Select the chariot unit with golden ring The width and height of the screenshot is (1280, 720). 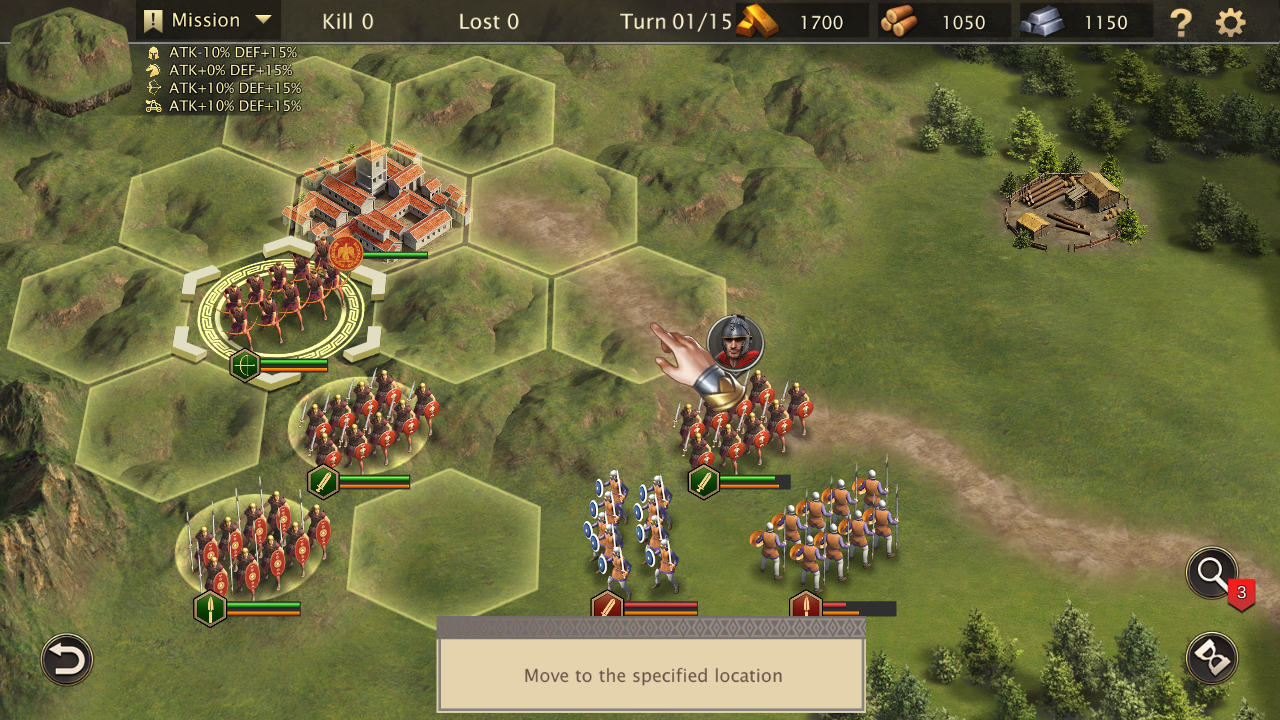coord(280,305)
